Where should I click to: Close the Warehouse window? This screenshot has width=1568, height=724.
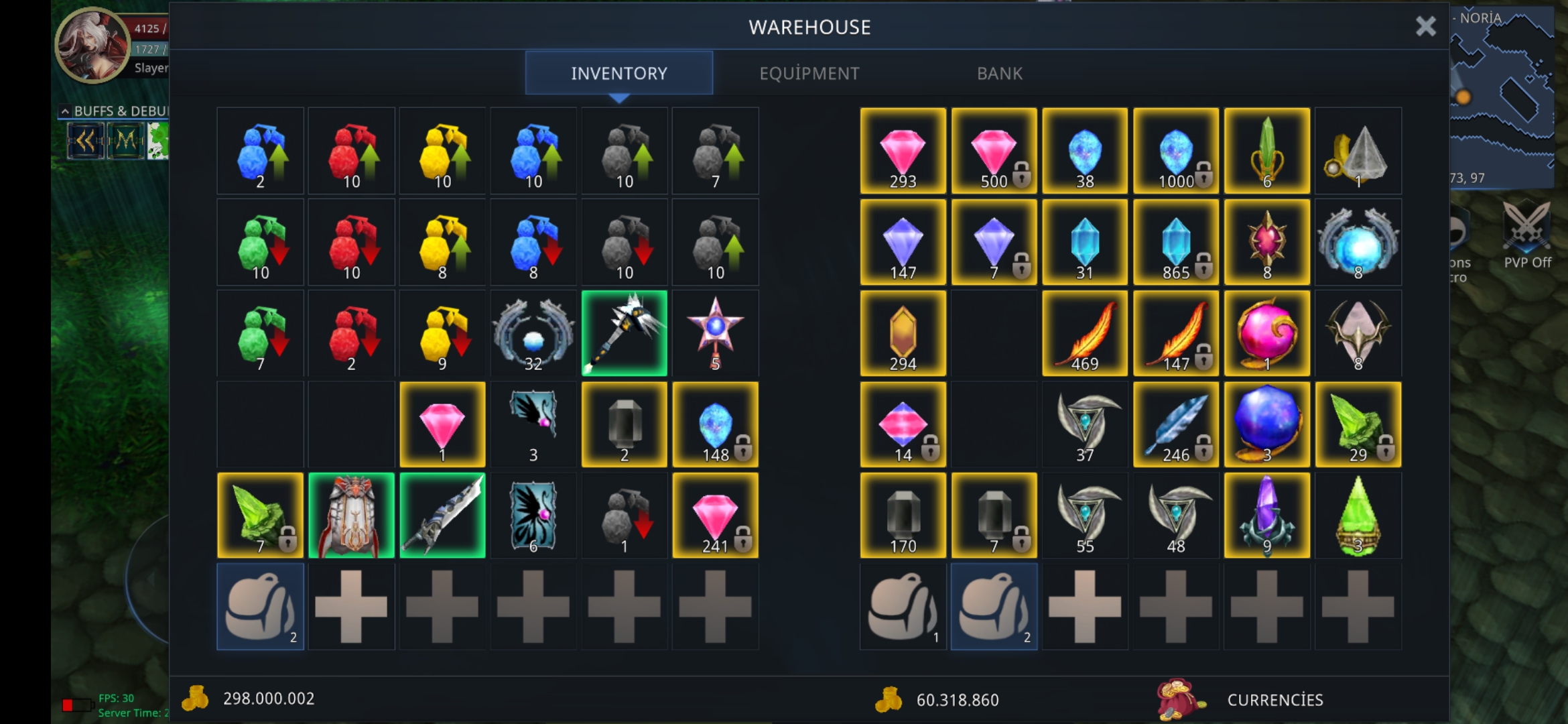tap(1425, 27)
